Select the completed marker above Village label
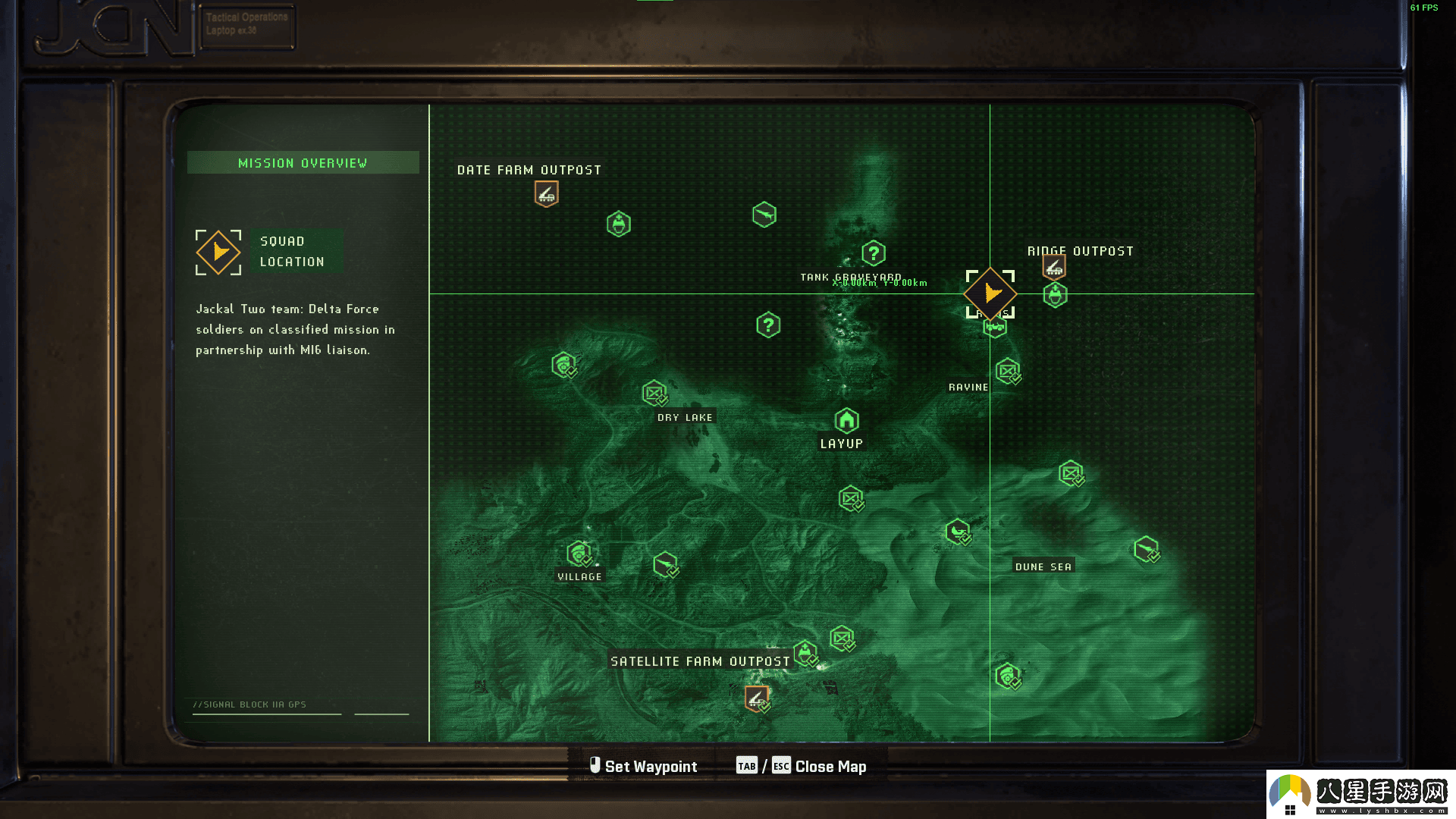Viewport: 1456px width, 819px height. tap(579, 554)
